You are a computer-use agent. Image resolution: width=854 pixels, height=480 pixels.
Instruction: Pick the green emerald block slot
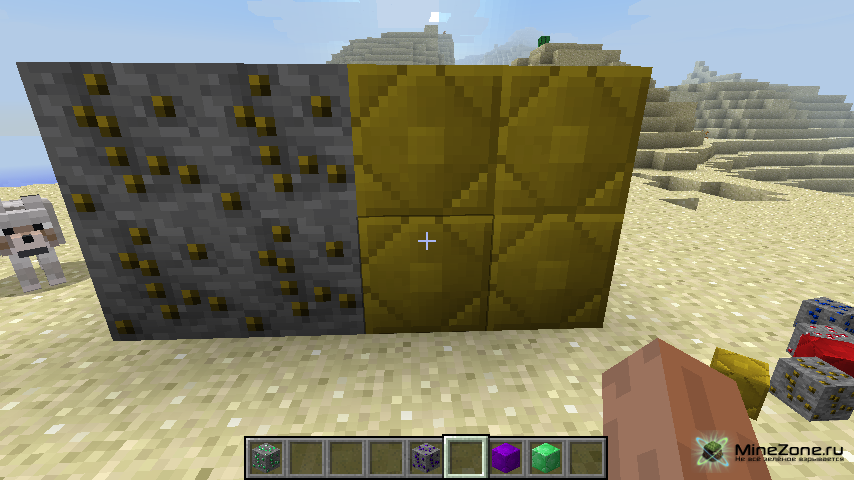545,457
